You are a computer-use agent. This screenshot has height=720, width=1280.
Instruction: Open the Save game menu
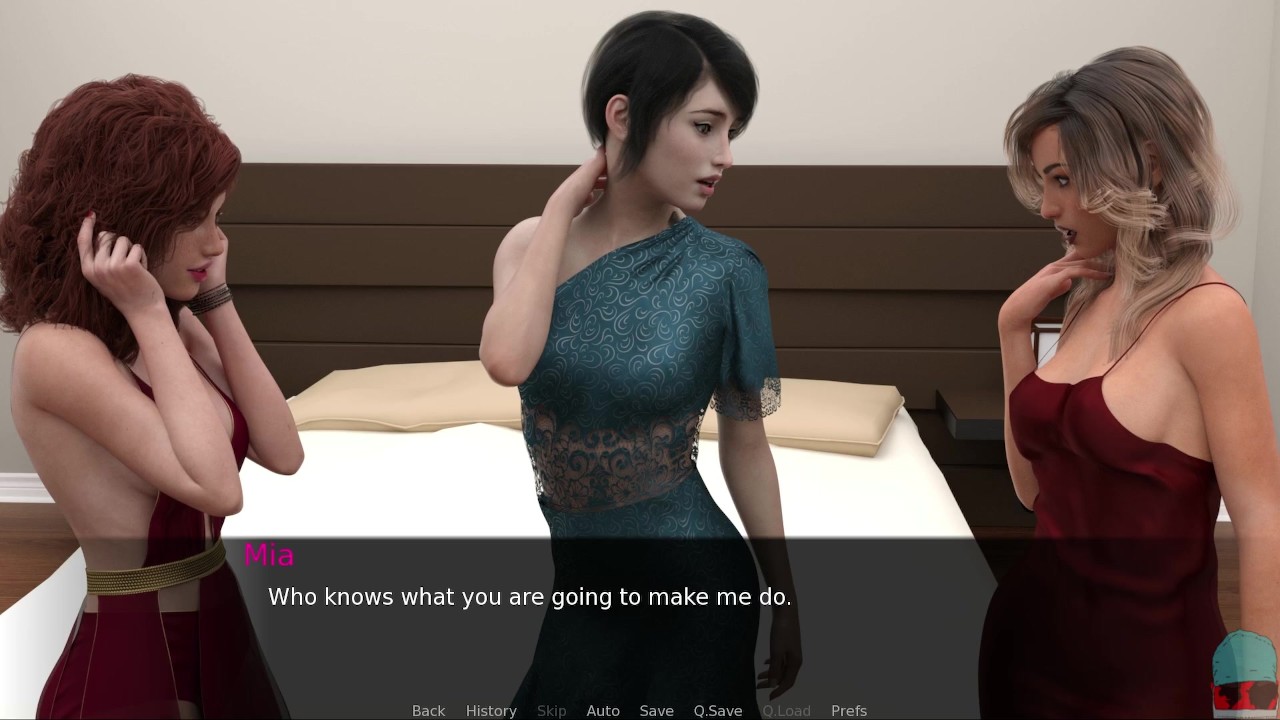click(x=656, y=711)
